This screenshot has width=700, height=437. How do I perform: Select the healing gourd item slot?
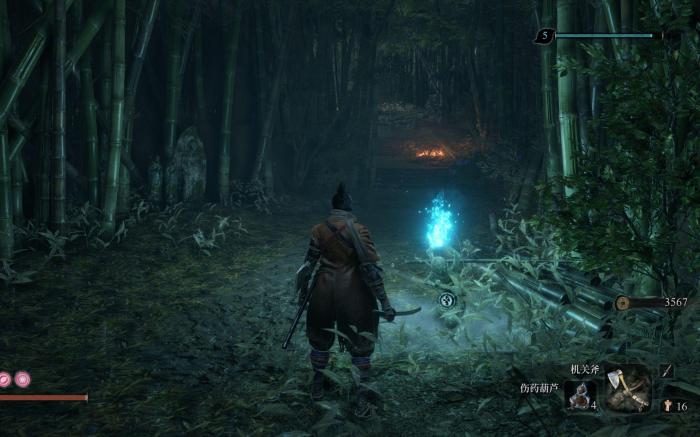(581, 395)
